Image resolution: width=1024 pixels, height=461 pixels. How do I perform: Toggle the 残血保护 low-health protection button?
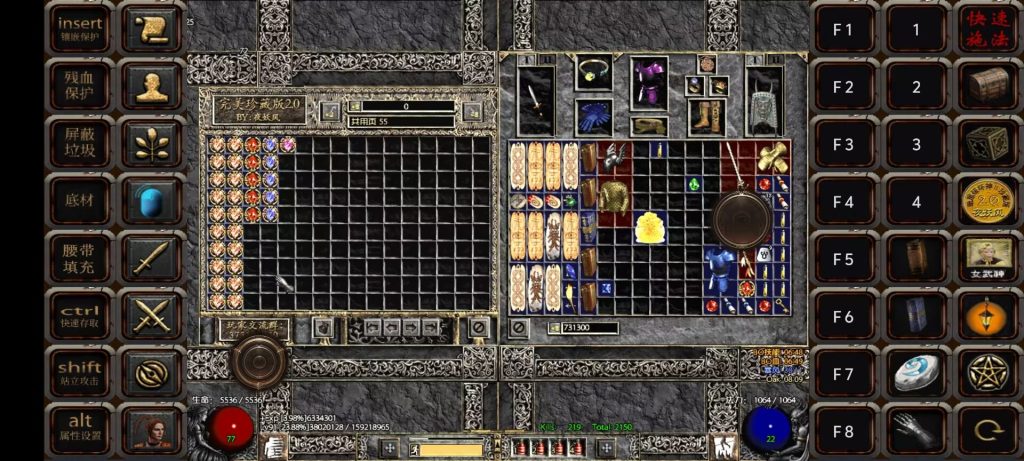(x=81, y=86)
